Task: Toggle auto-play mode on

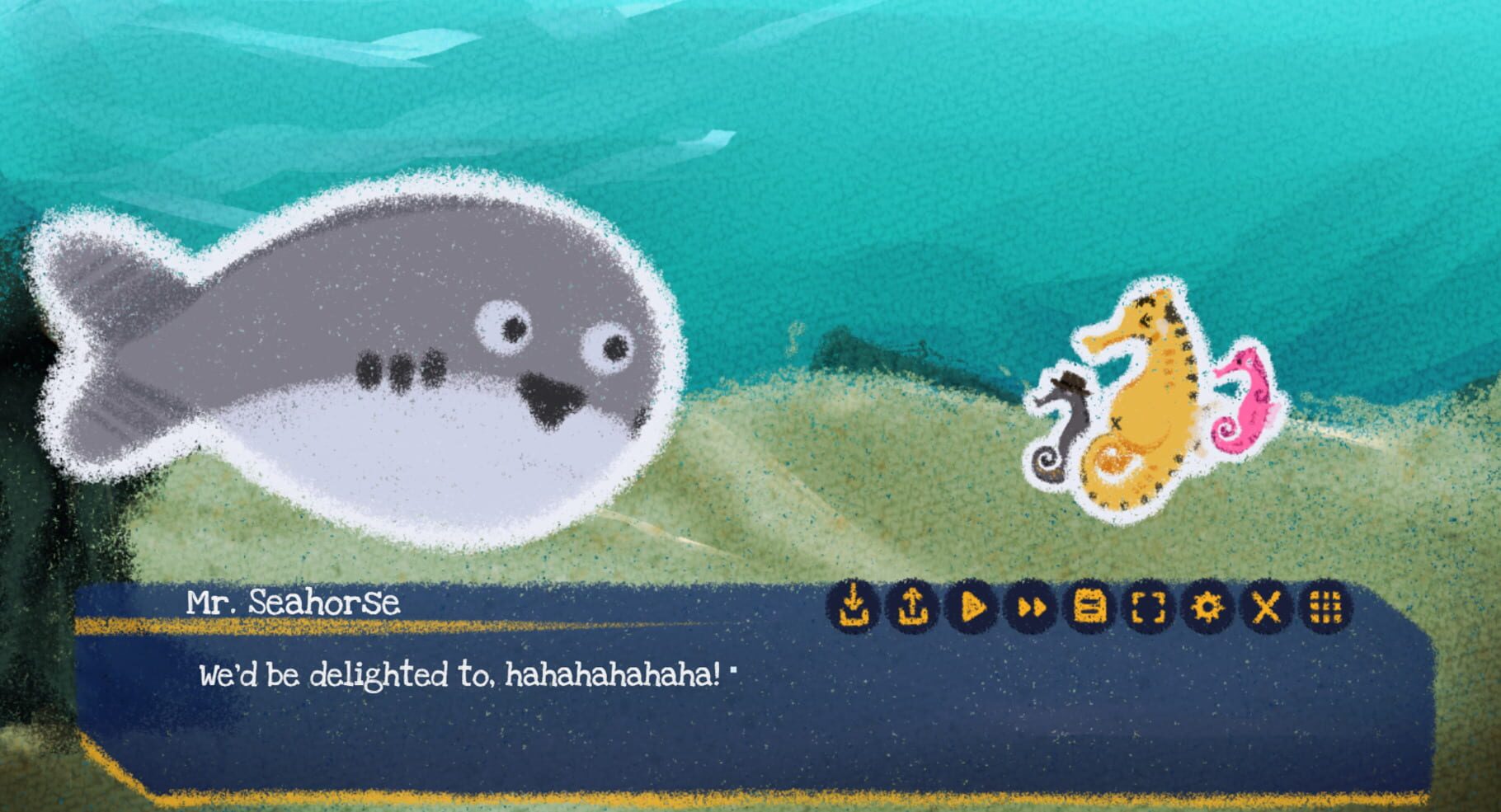Action: point(972,608)
